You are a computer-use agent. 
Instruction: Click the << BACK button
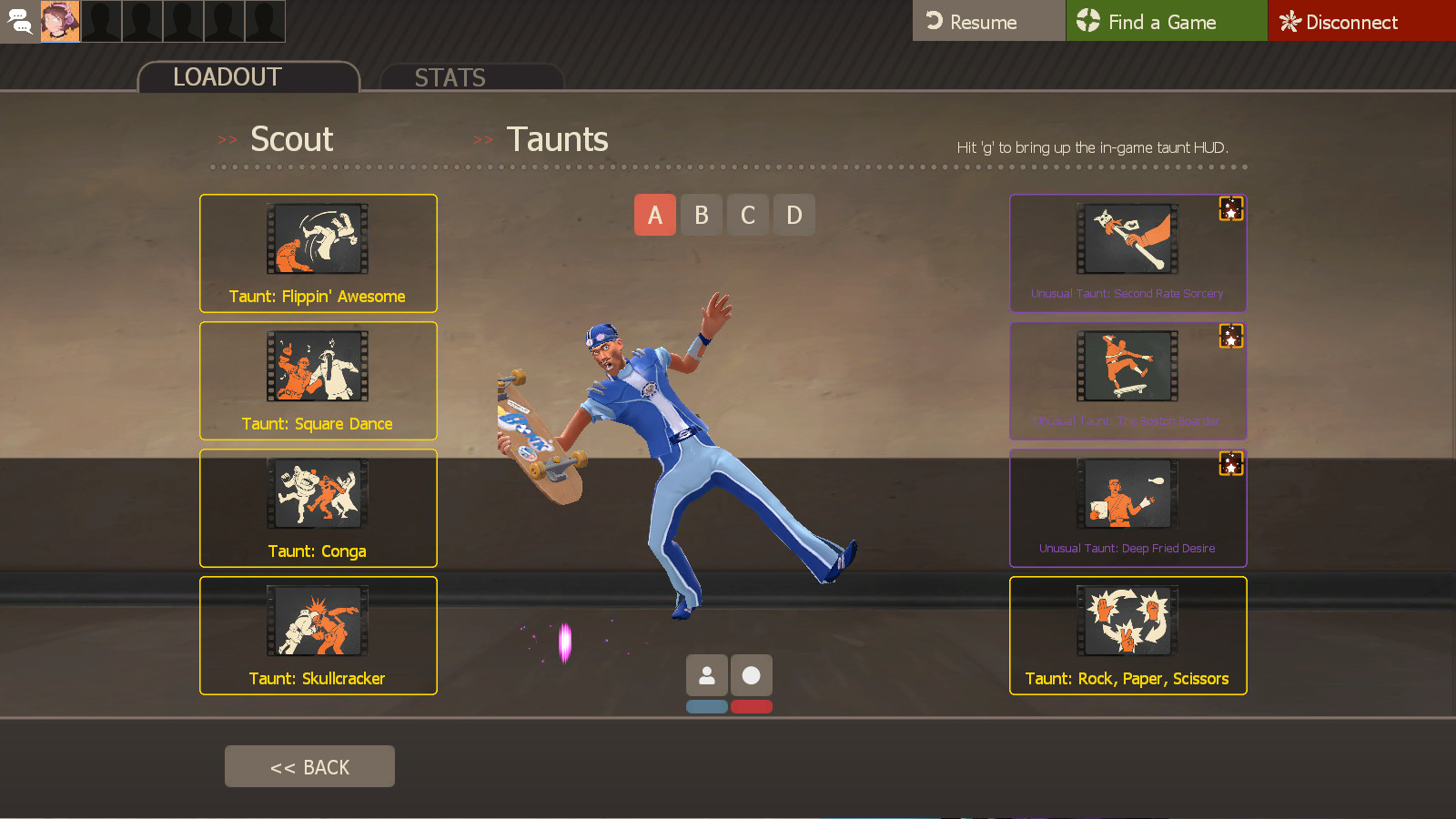point(309,765)
